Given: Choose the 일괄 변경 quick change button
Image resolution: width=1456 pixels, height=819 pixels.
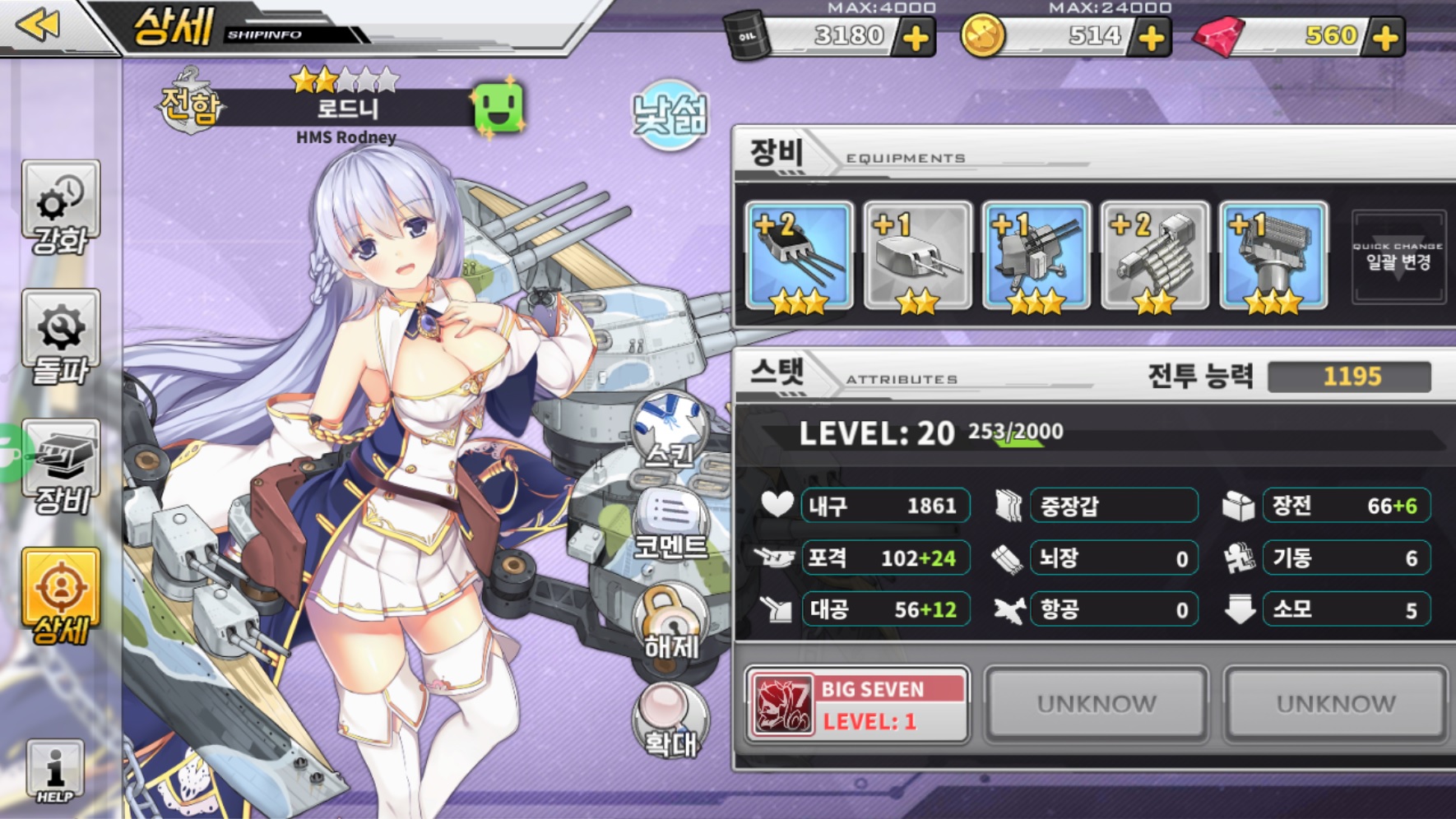Looking at the screenshot, I should pyautogui.click(x=1398, y=257).
